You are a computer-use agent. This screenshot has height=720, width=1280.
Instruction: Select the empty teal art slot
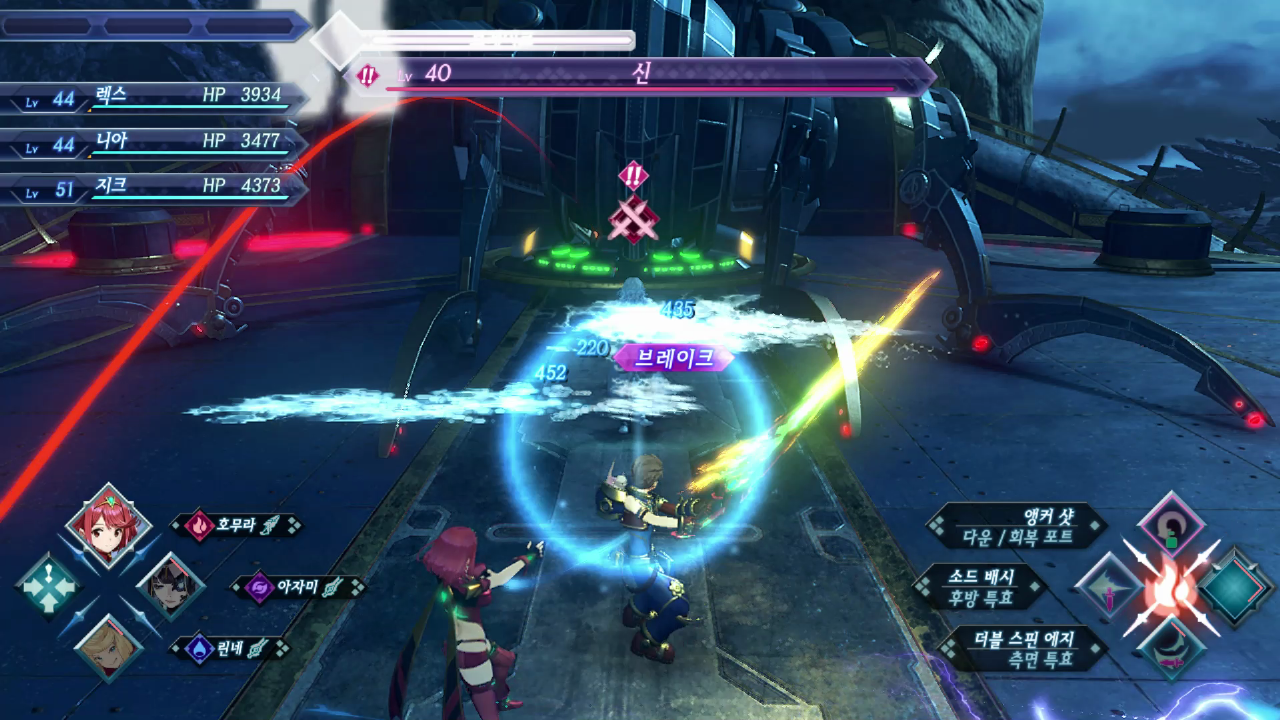[x=1236, y=588]
